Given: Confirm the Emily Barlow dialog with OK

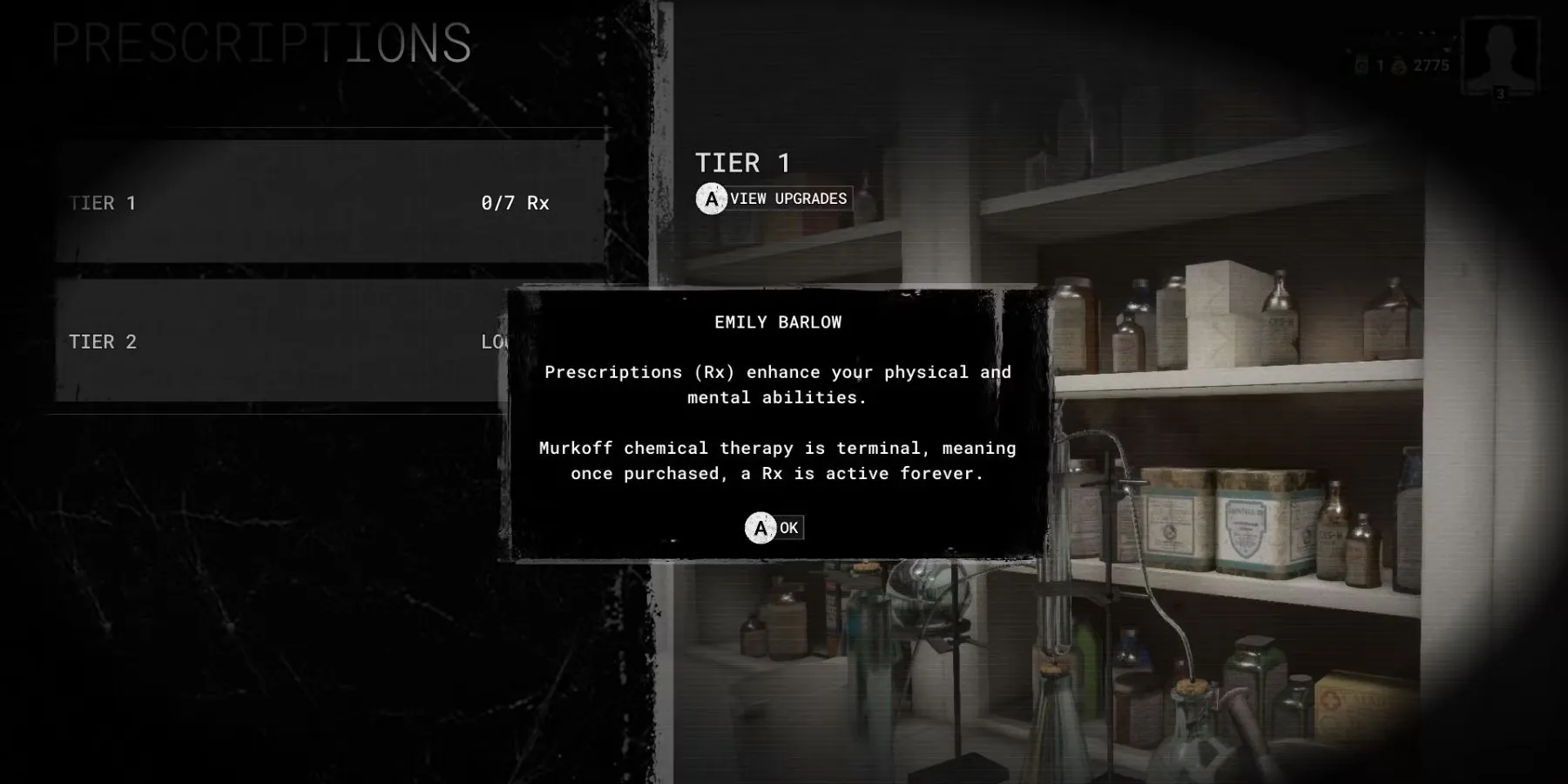Looking at the screenshot, I should [774, 528].
